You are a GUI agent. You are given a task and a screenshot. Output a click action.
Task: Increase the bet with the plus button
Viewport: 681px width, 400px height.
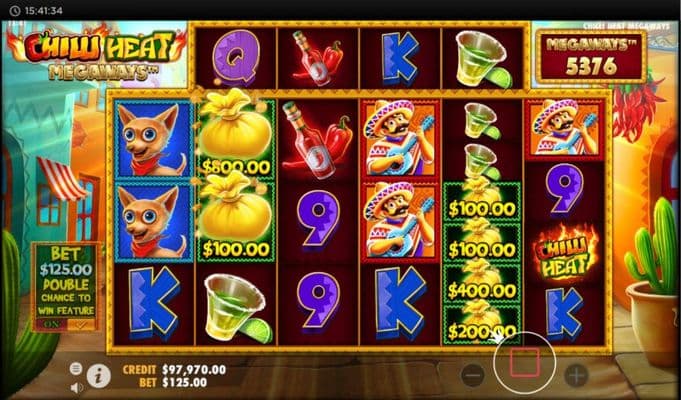(x=576, y=376)
